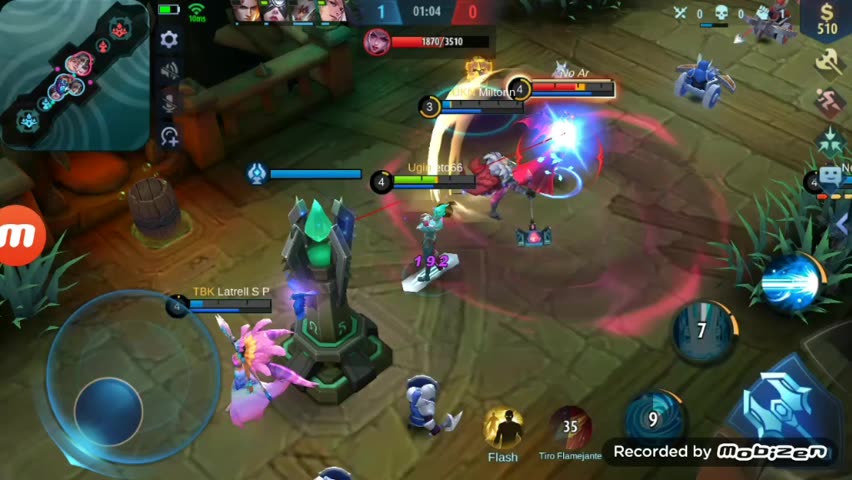Send the running-figure retreat command
Screen dimensions: 852x480
830,101
